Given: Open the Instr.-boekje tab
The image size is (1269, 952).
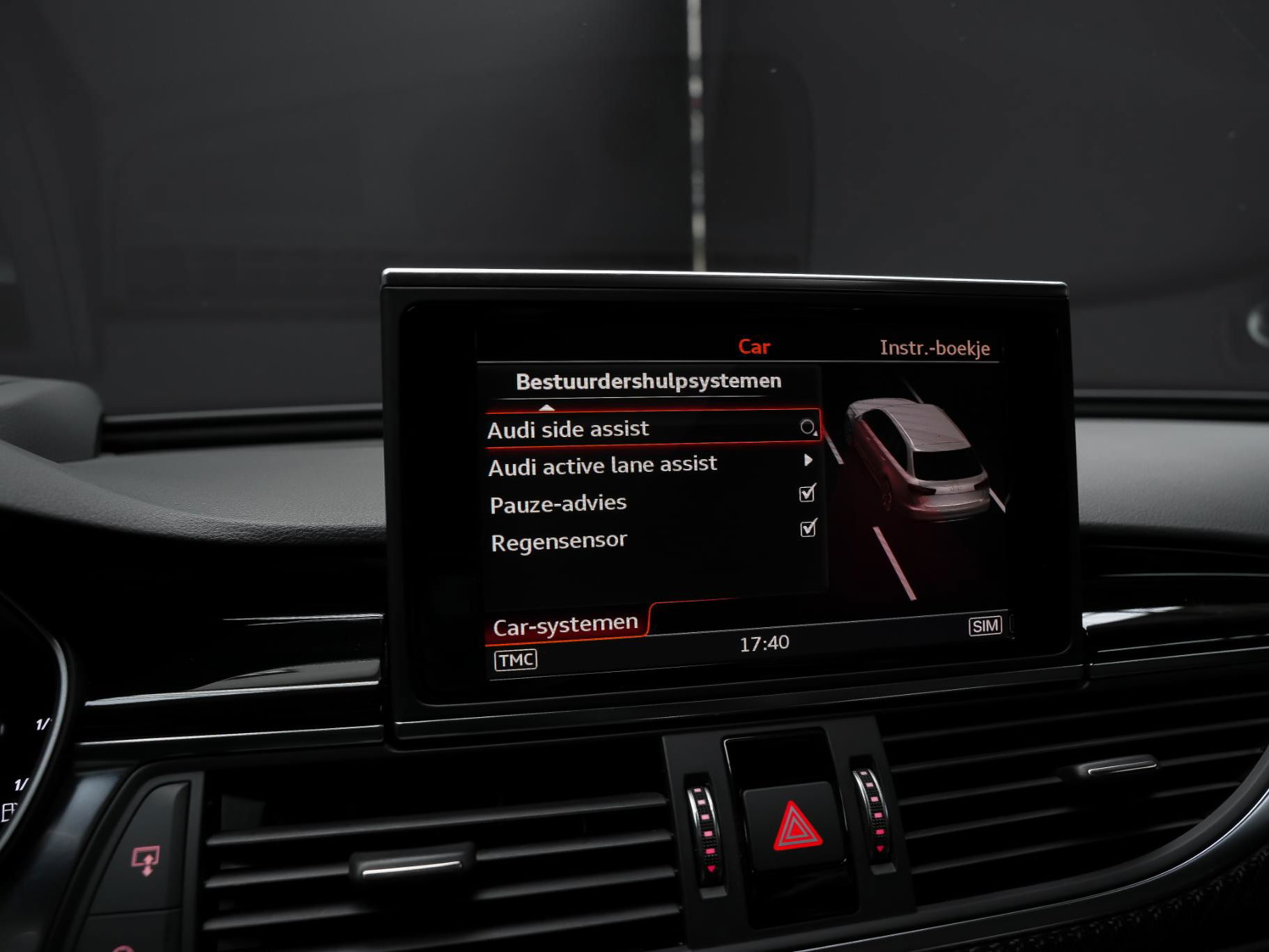Looking at the screenshot, I should [934, 348].
